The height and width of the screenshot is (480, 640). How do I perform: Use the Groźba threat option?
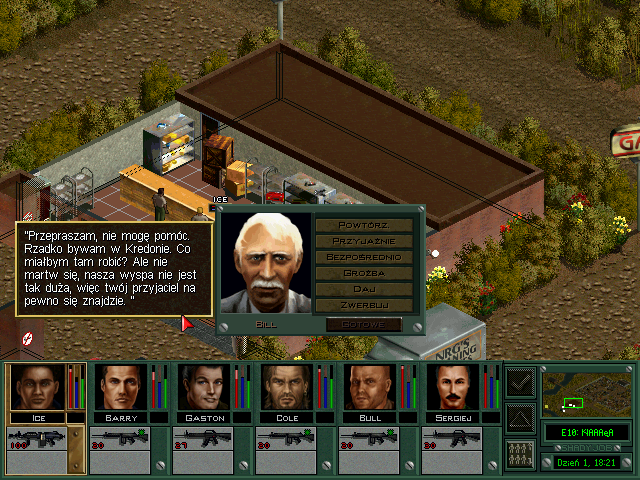pos(364,273)
